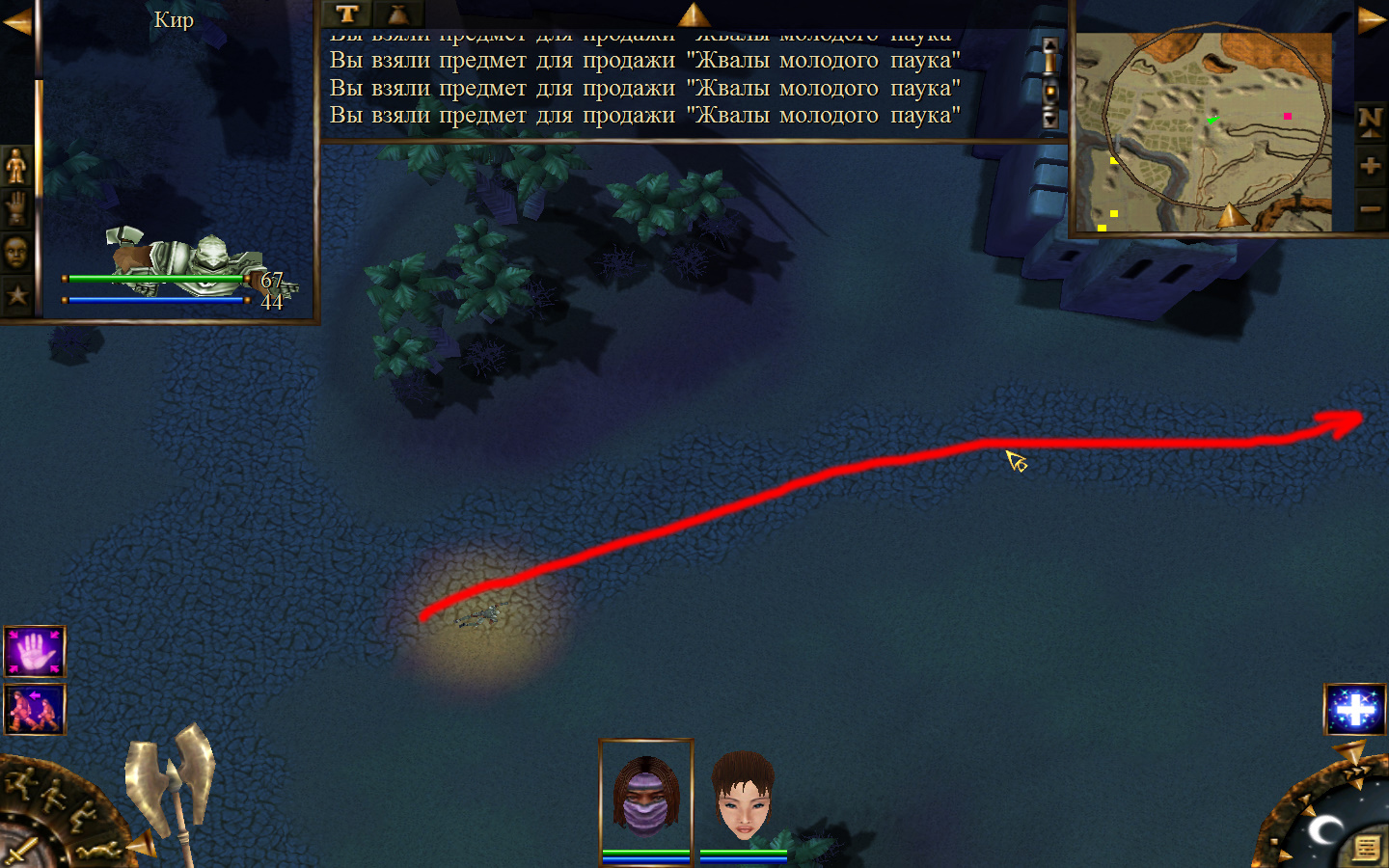The width and height of the screenshot is (1389, 868).
Task: Collapse the message log with the top arrow
Action: pyautogui.click(x=694, y=14)
